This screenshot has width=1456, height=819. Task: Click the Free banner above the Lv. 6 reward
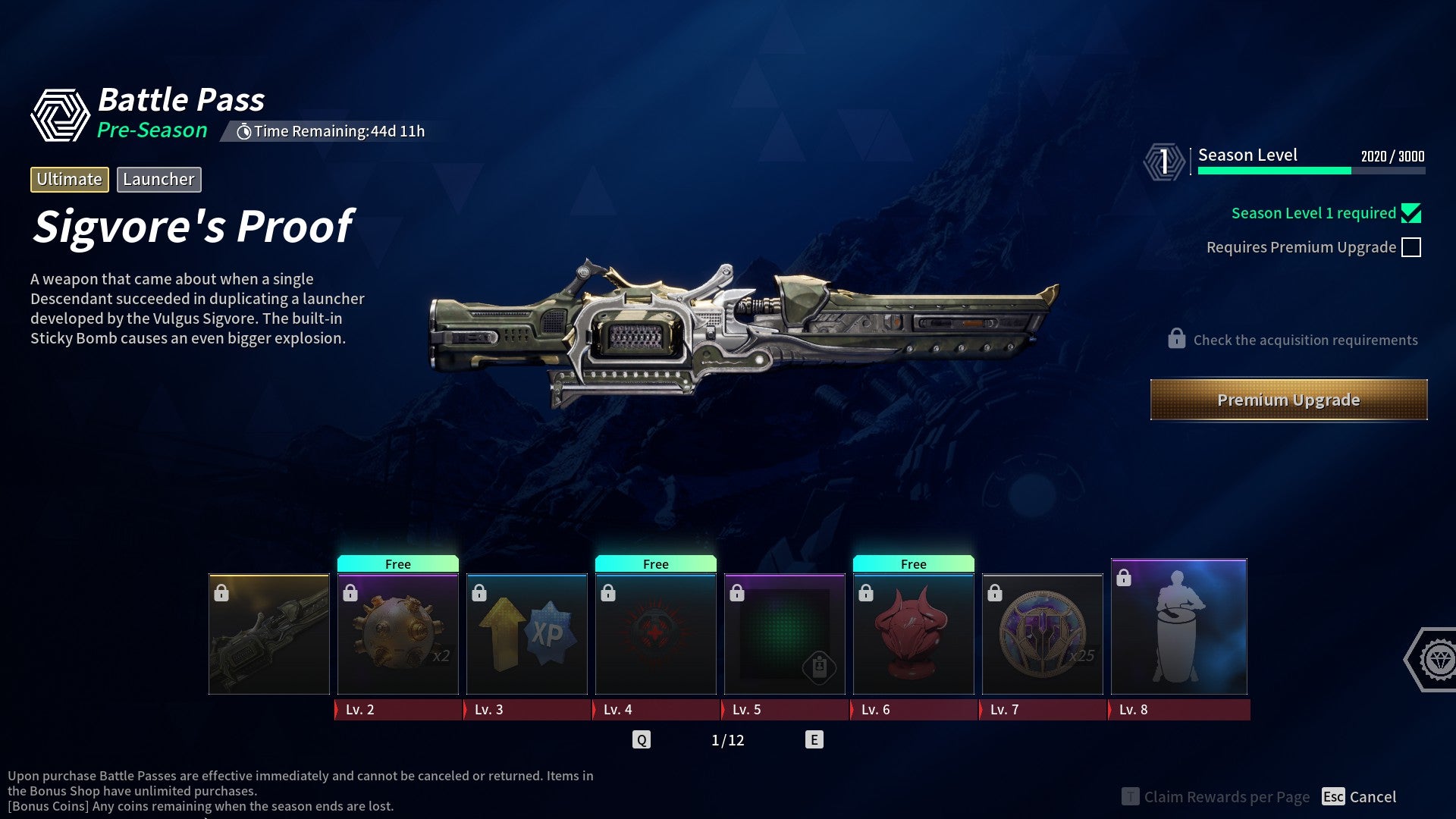(913, 563)
